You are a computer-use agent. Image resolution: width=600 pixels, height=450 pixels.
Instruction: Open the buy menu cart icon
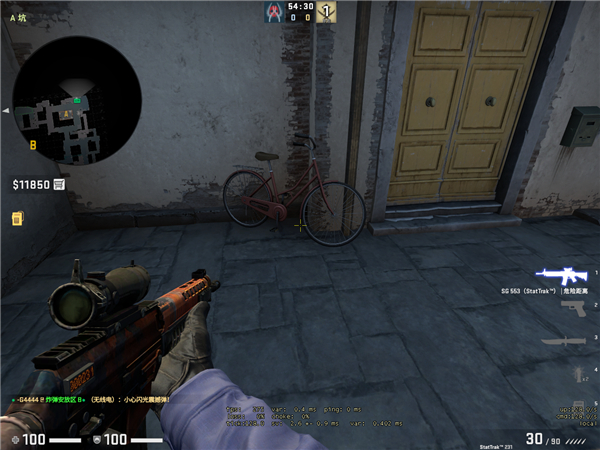[60, 185]
